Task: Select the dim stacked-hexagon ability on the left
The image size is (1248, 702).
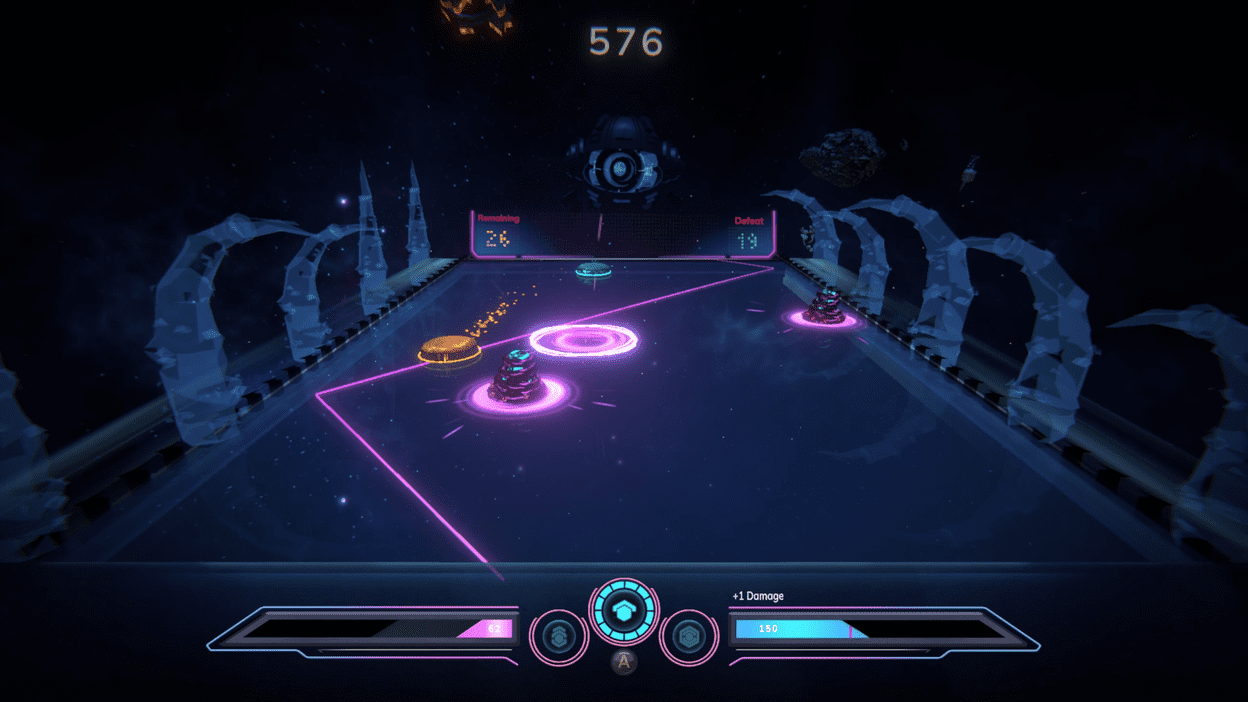Action: coord(558,636)
